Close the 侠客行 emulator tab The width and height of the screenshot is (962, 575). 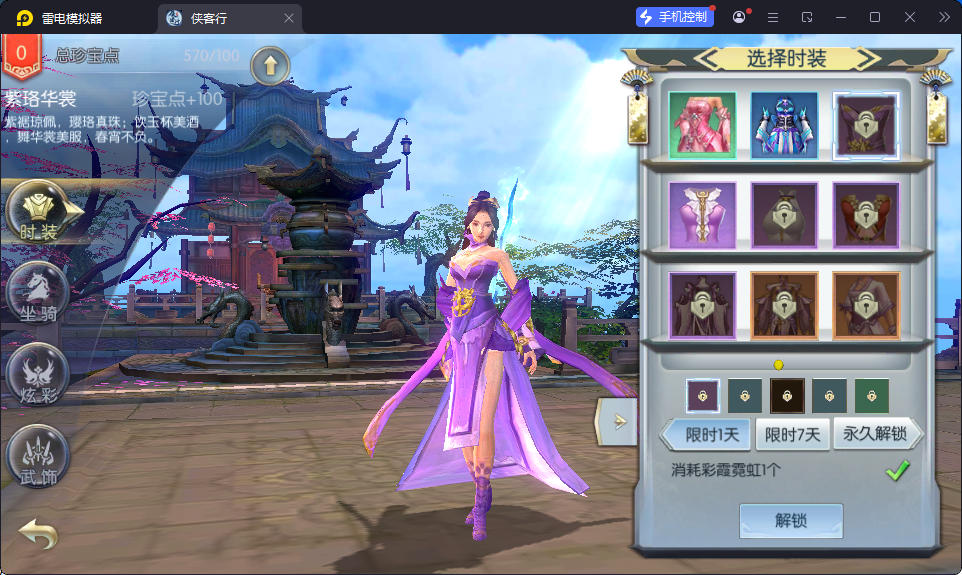tap(289, 18)
